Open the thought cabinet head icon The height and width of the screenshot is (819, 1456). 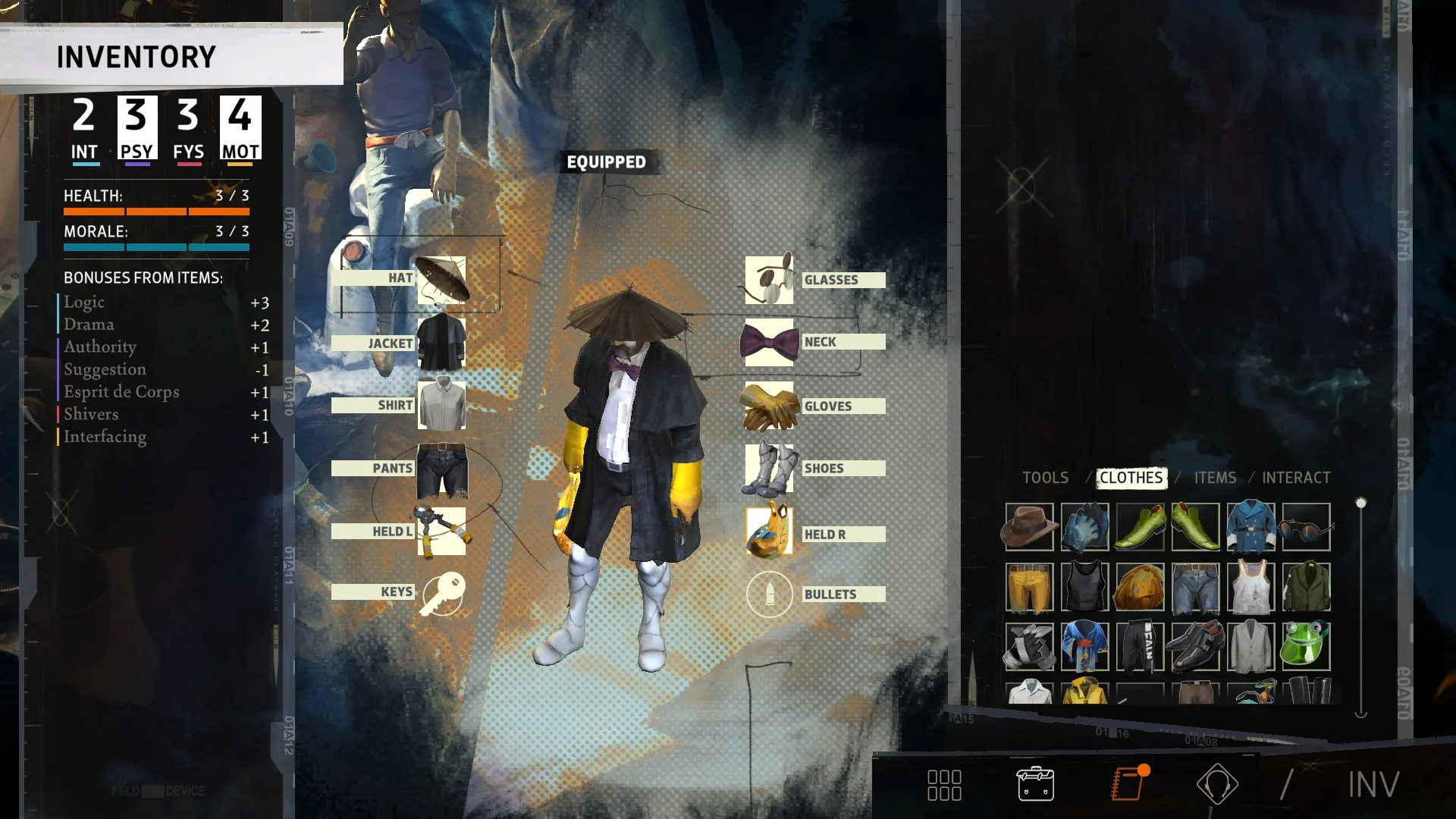[x=1217, y=784]
